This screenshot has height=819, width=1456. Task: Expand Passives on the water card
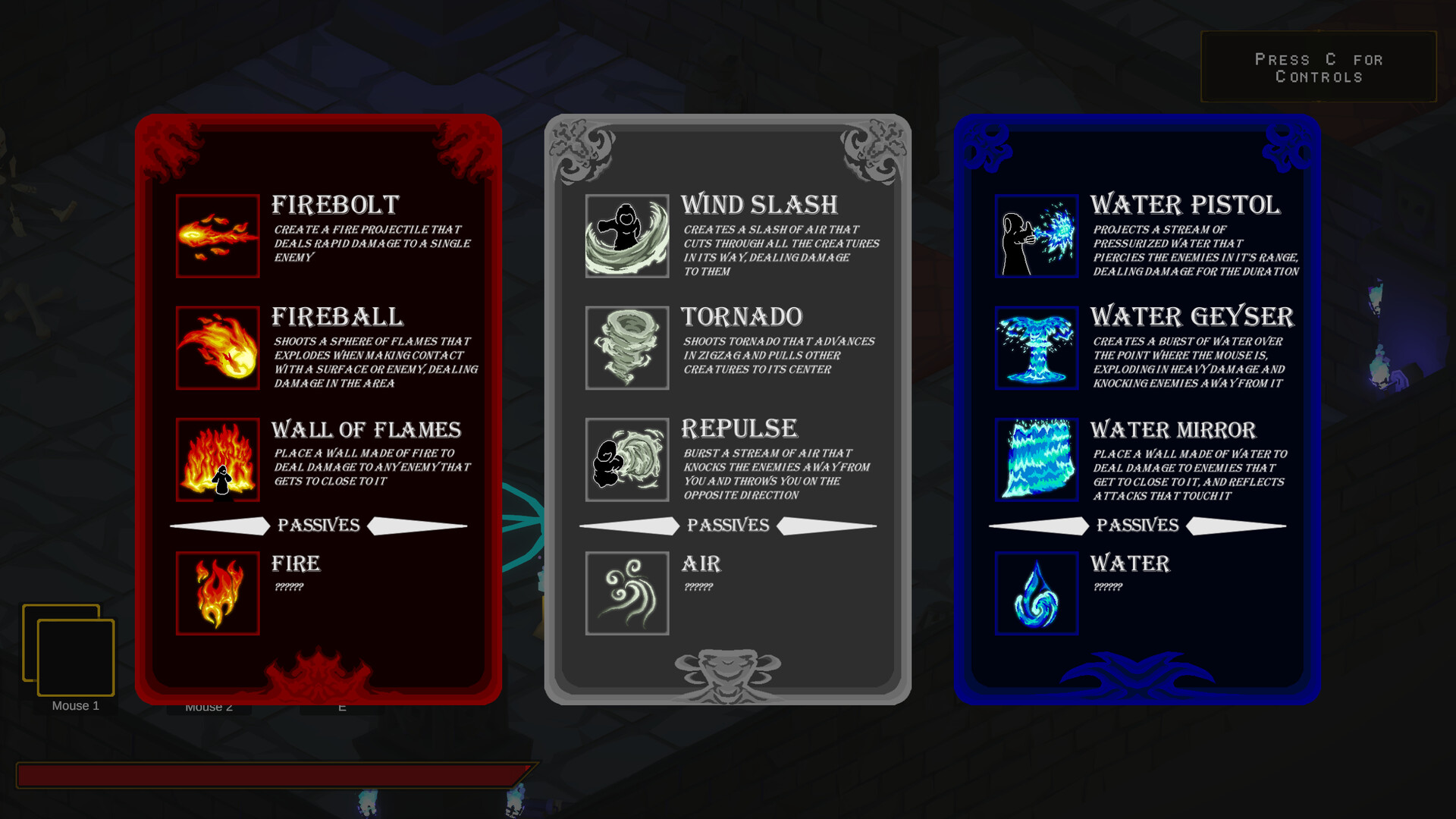click(x=1137, y=526)
